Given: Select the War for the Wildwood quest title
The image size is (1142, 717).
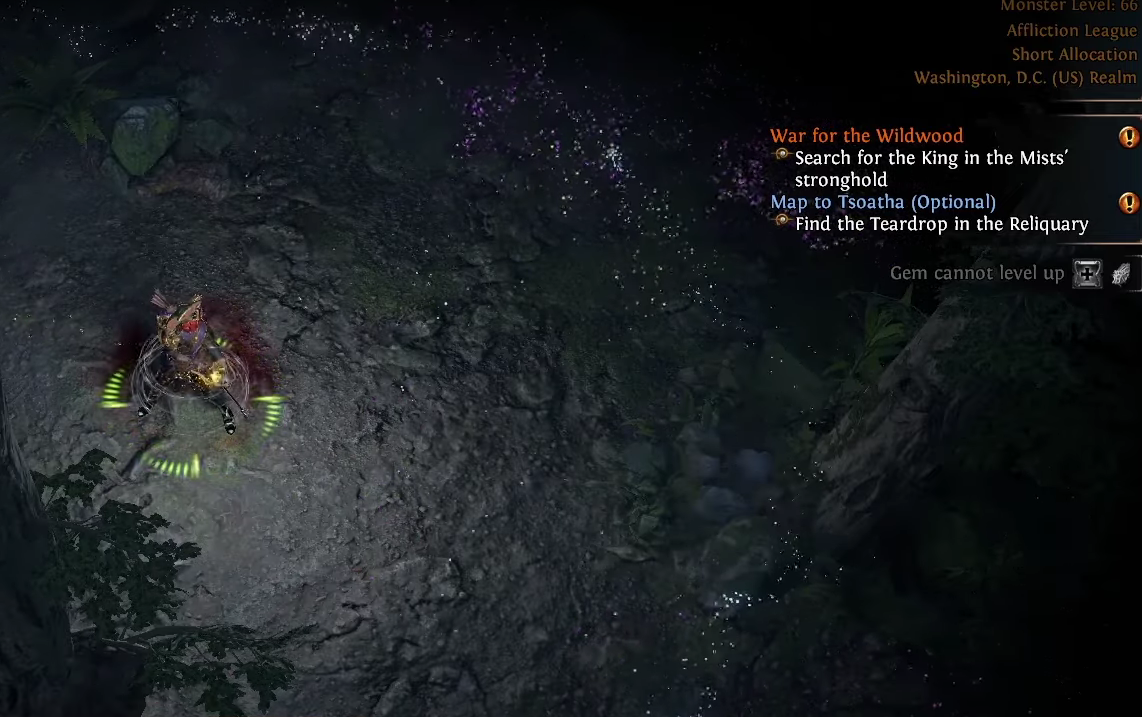Looking at the screenshot, I should click(866, 136).
